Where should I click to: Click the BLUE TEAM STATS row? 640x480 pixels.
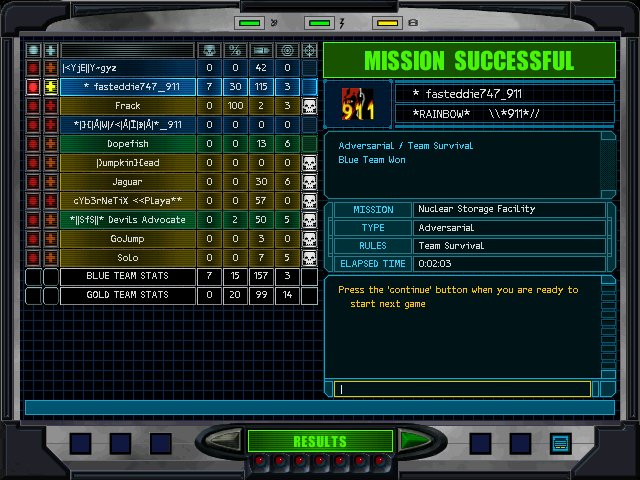[x=127, y=277]
